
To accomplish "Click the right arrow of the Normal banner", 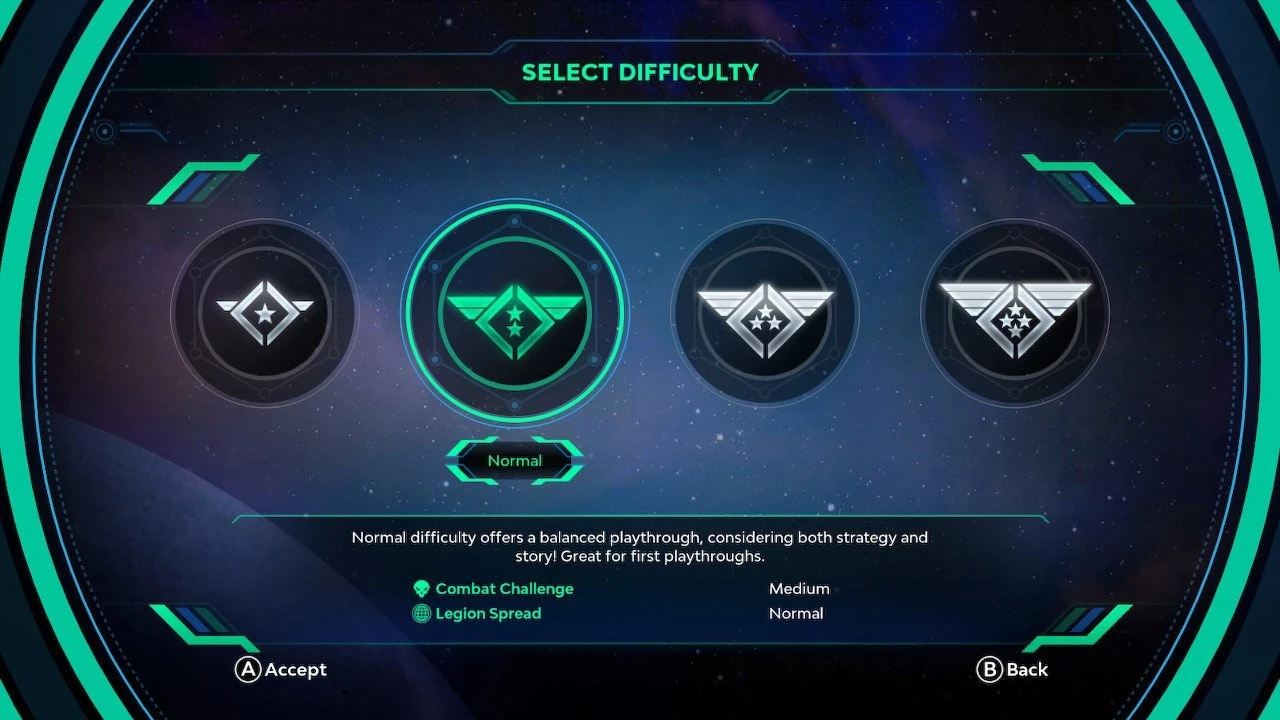I will point(571,461).
